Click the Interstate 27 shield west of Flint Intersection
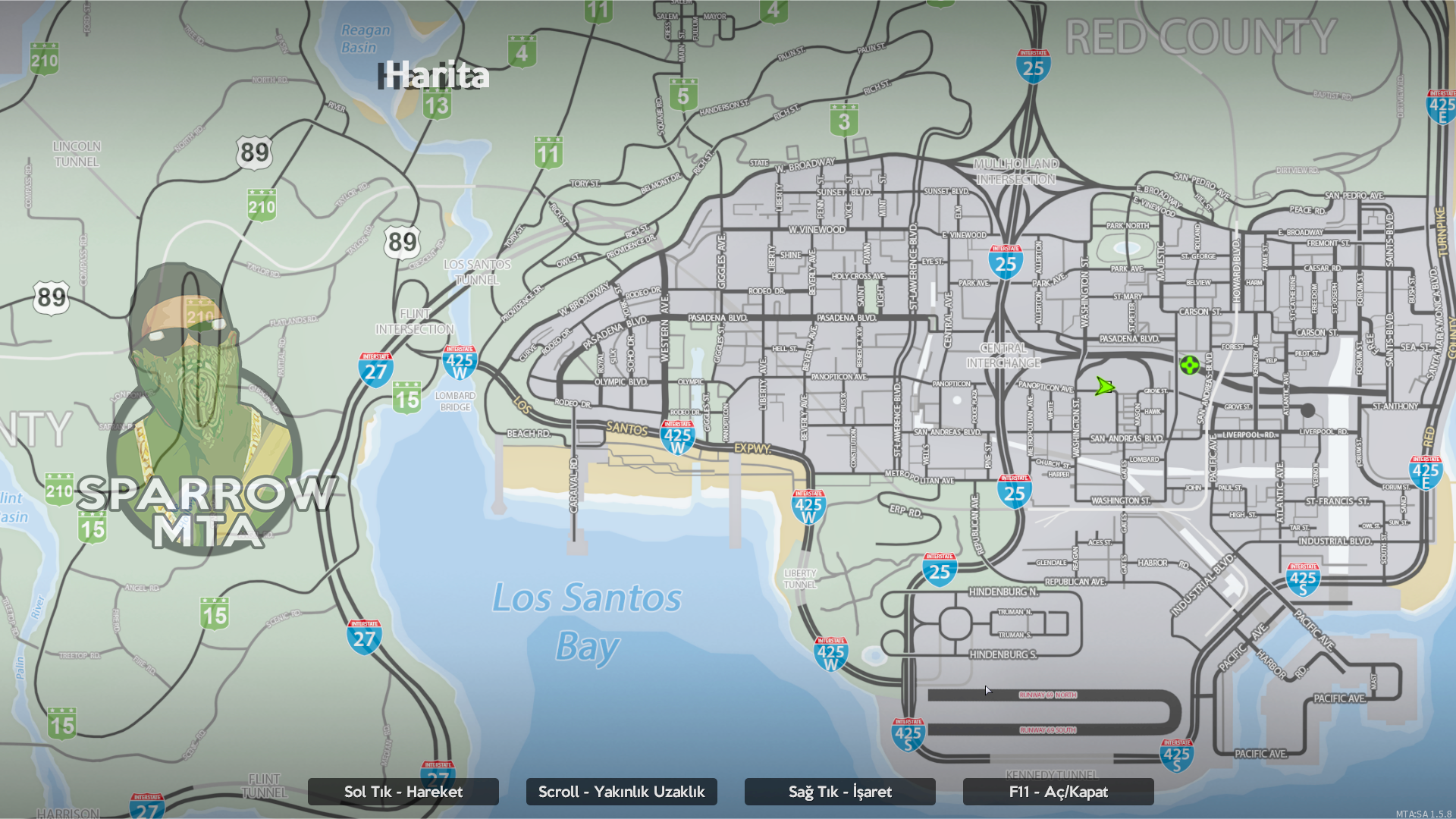The height and width of the screenshot is (819, 1456). (375, 369)
